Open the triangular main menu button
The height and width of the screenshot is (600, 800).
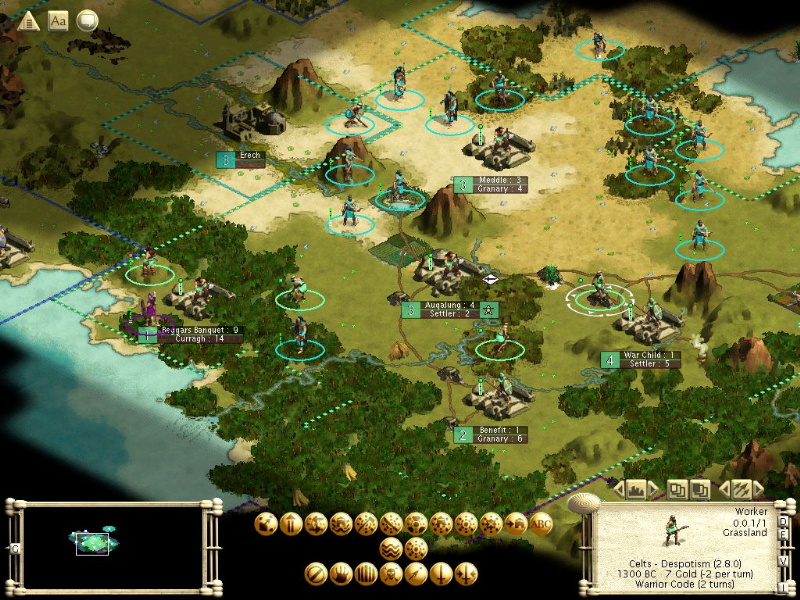[x=29, y=21]
